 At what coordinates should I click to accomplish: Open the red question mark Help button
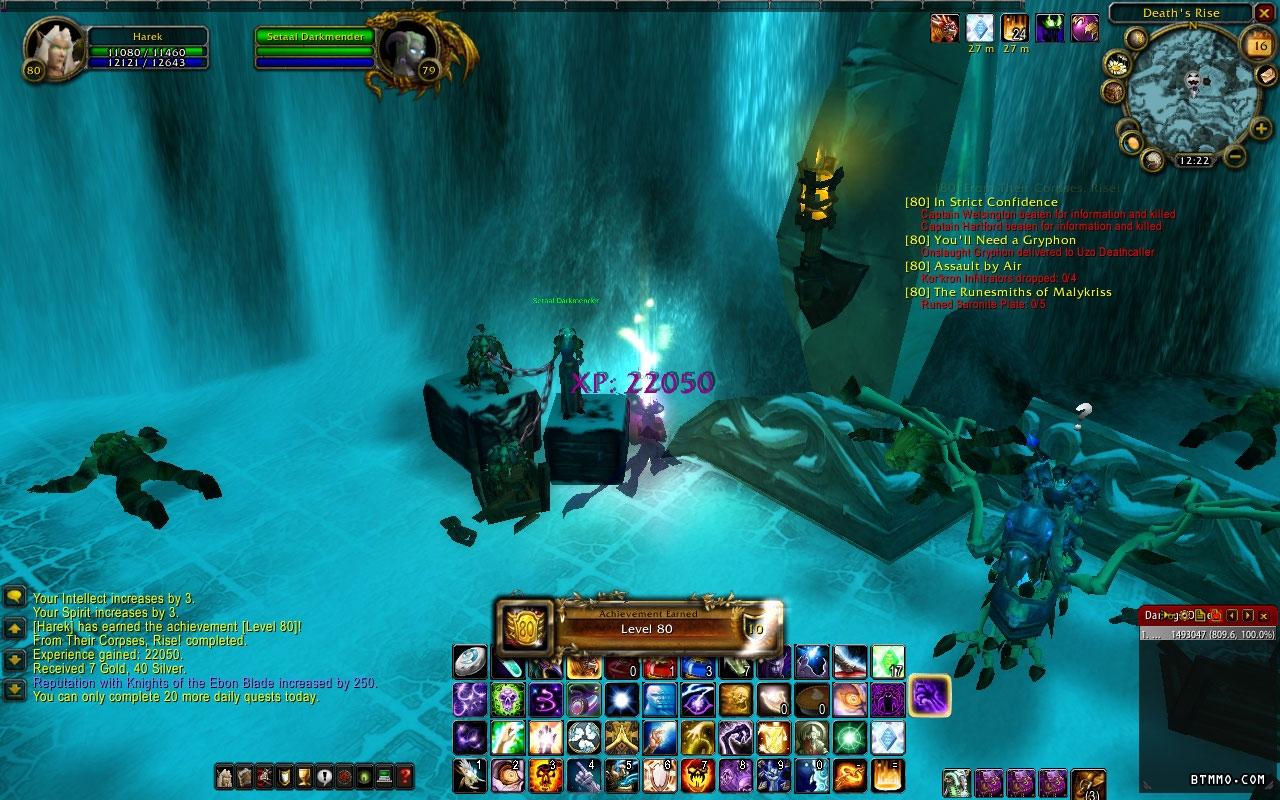tap(404, 776)
